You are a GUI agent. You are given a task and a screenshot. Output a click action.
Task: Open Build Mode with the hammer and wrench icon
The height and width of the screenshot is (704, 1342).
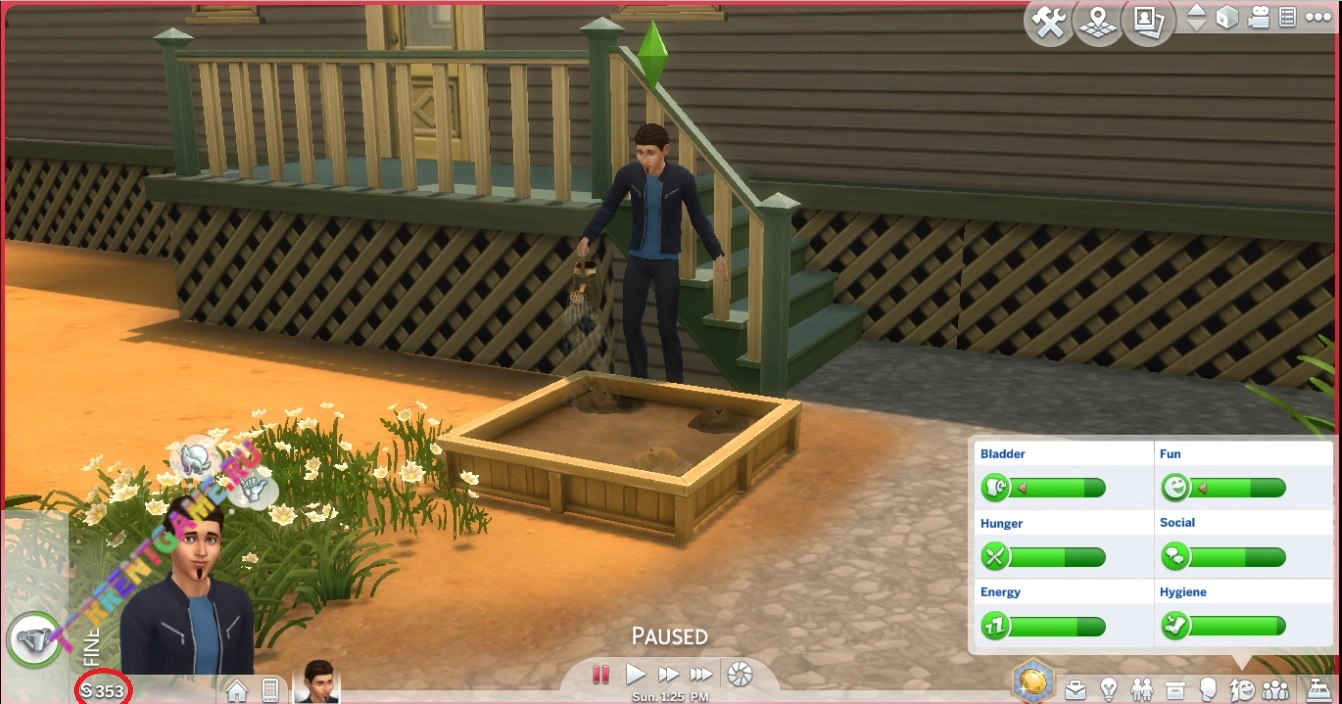(1049, 22)
